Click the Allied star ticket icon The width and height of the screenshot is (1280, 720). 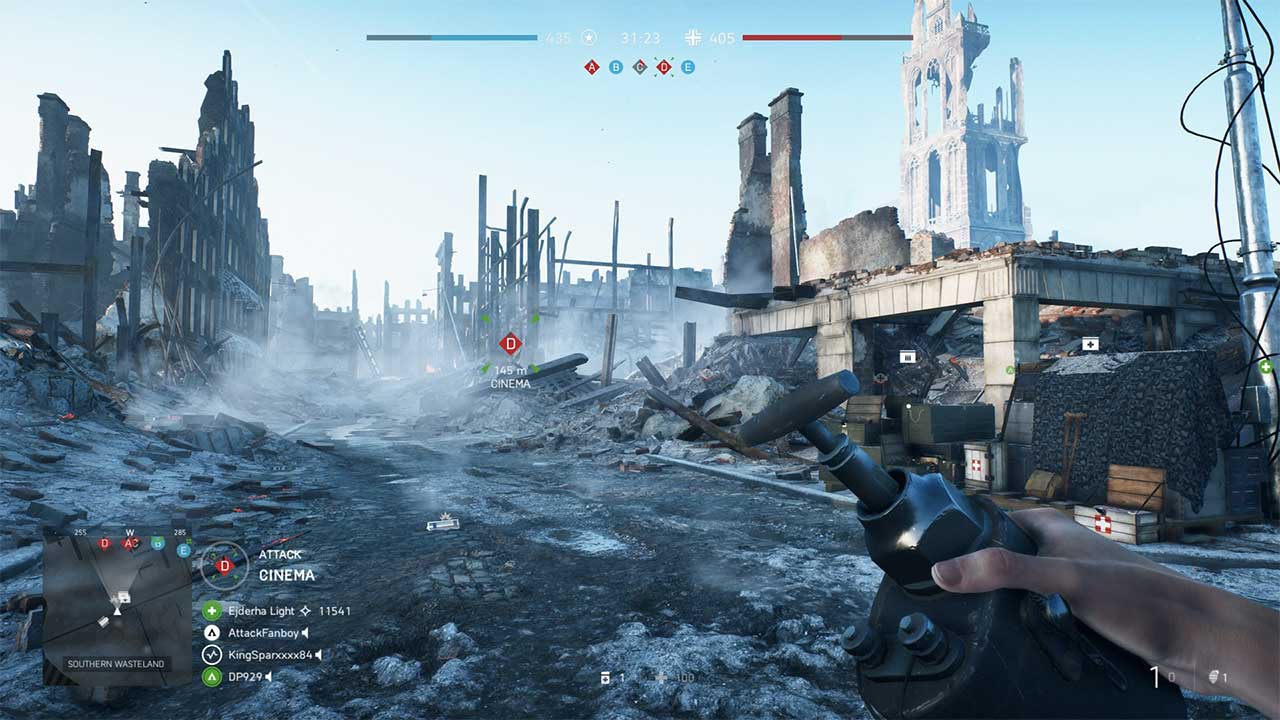click(x=589, y=37)
